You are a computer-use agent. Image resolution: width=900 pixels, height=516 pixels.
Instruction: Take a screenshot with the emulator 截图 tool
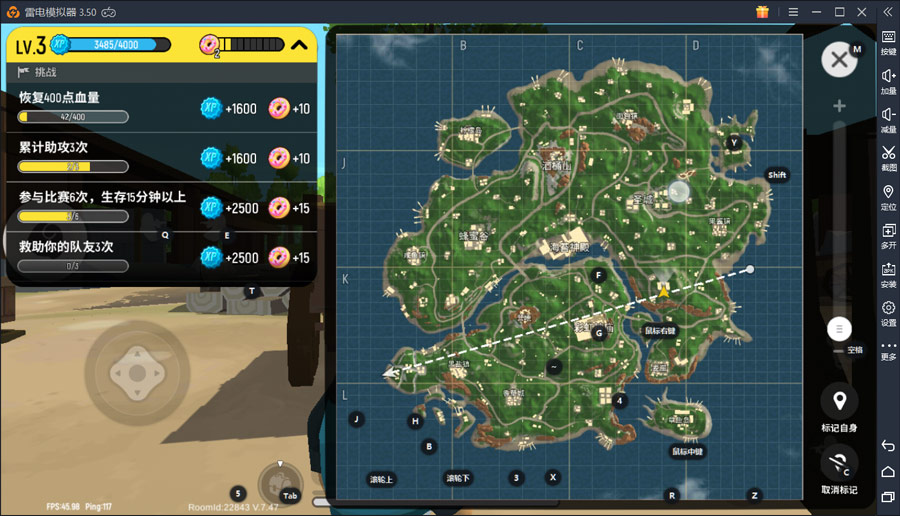tap(888, 157)
